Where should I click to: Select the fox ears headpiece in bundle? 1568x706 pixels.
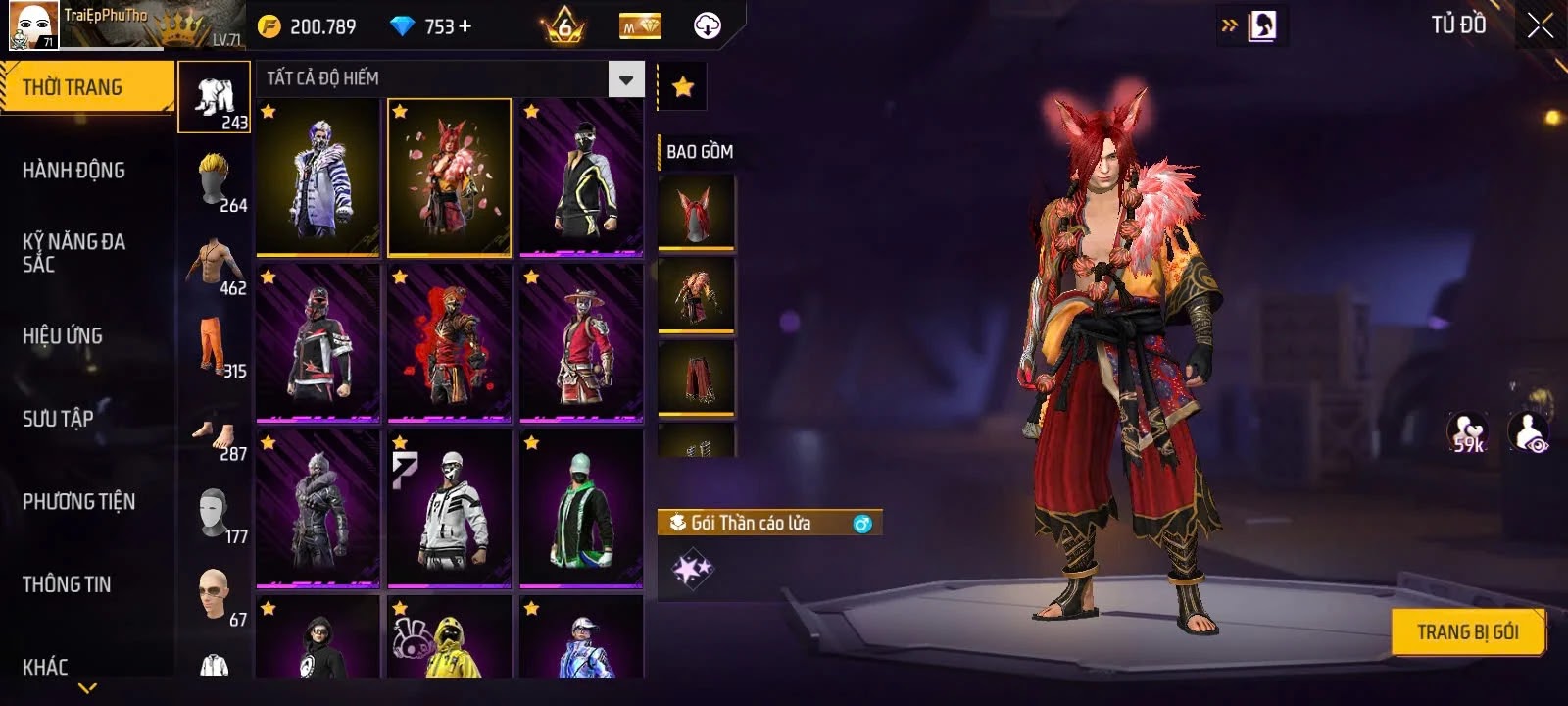[x=696, y=212]
